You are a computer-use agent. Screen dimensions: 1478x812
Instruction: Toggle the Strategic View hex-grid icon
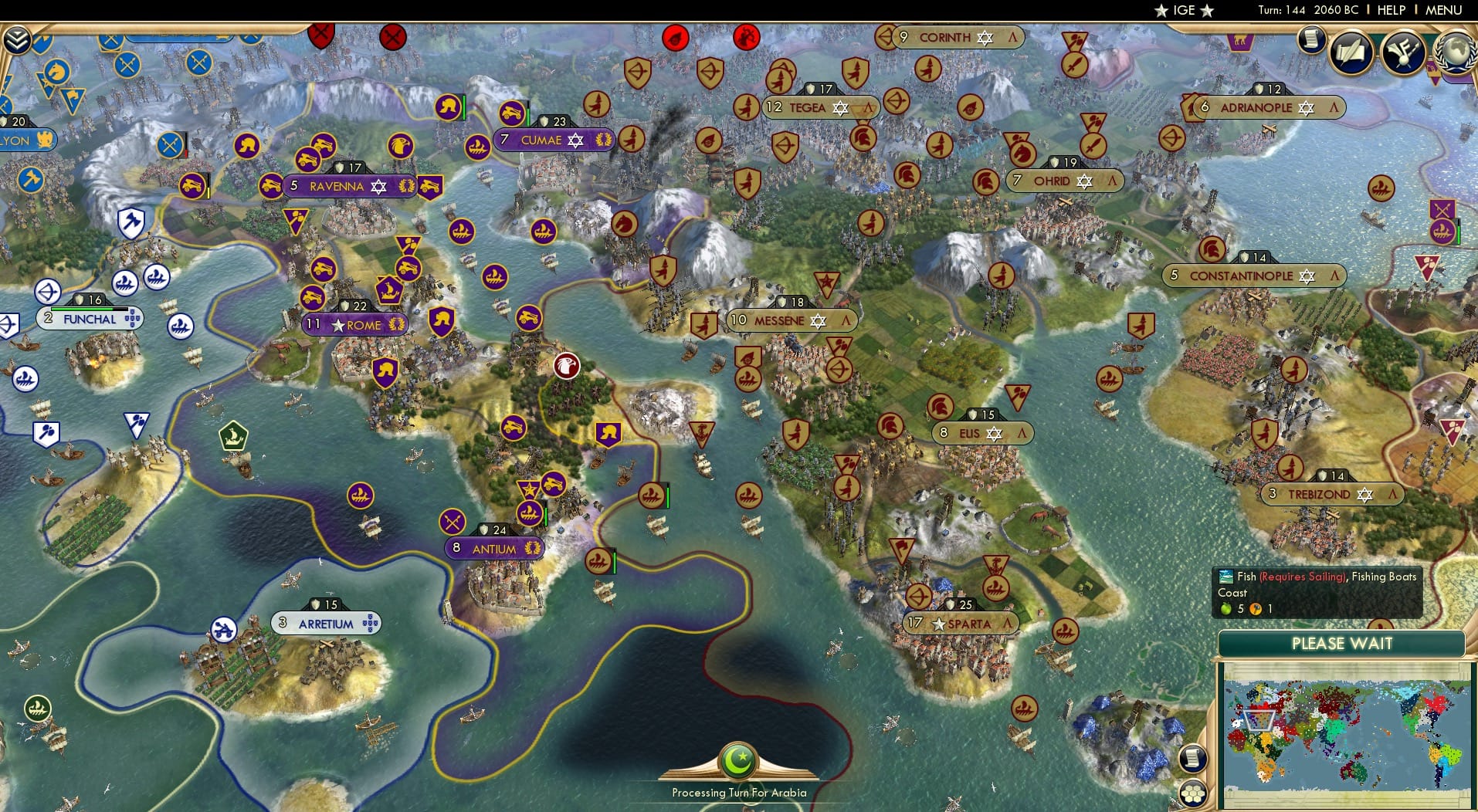(x=1194, y=792)
